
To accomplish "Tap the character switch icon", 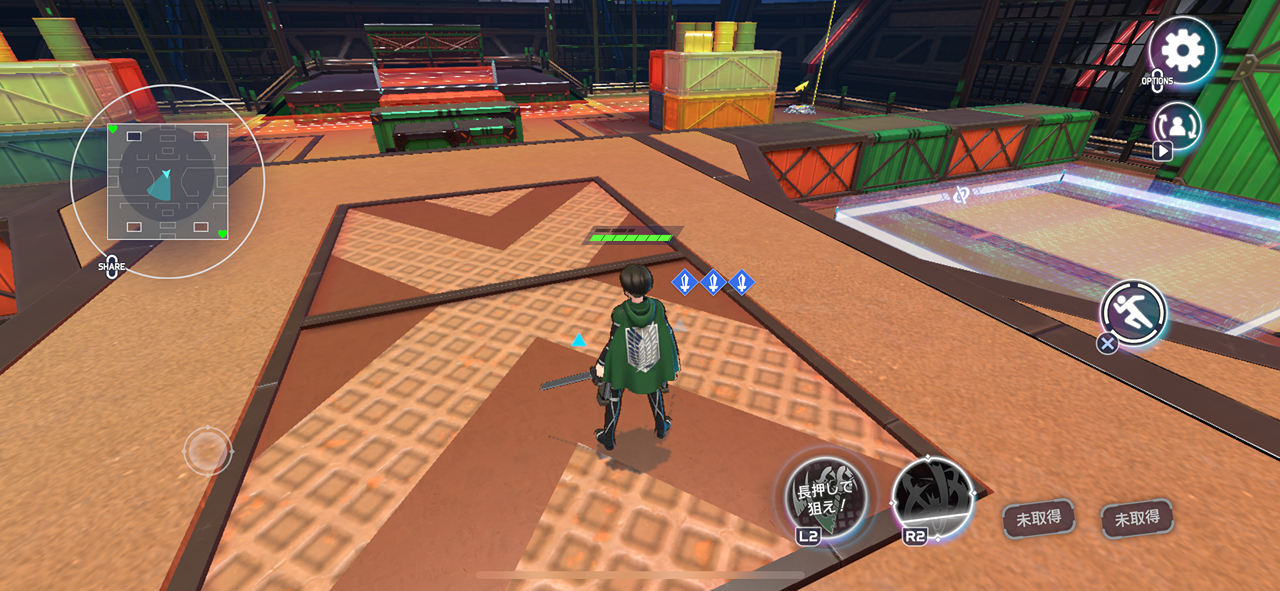I will 1177,126.
